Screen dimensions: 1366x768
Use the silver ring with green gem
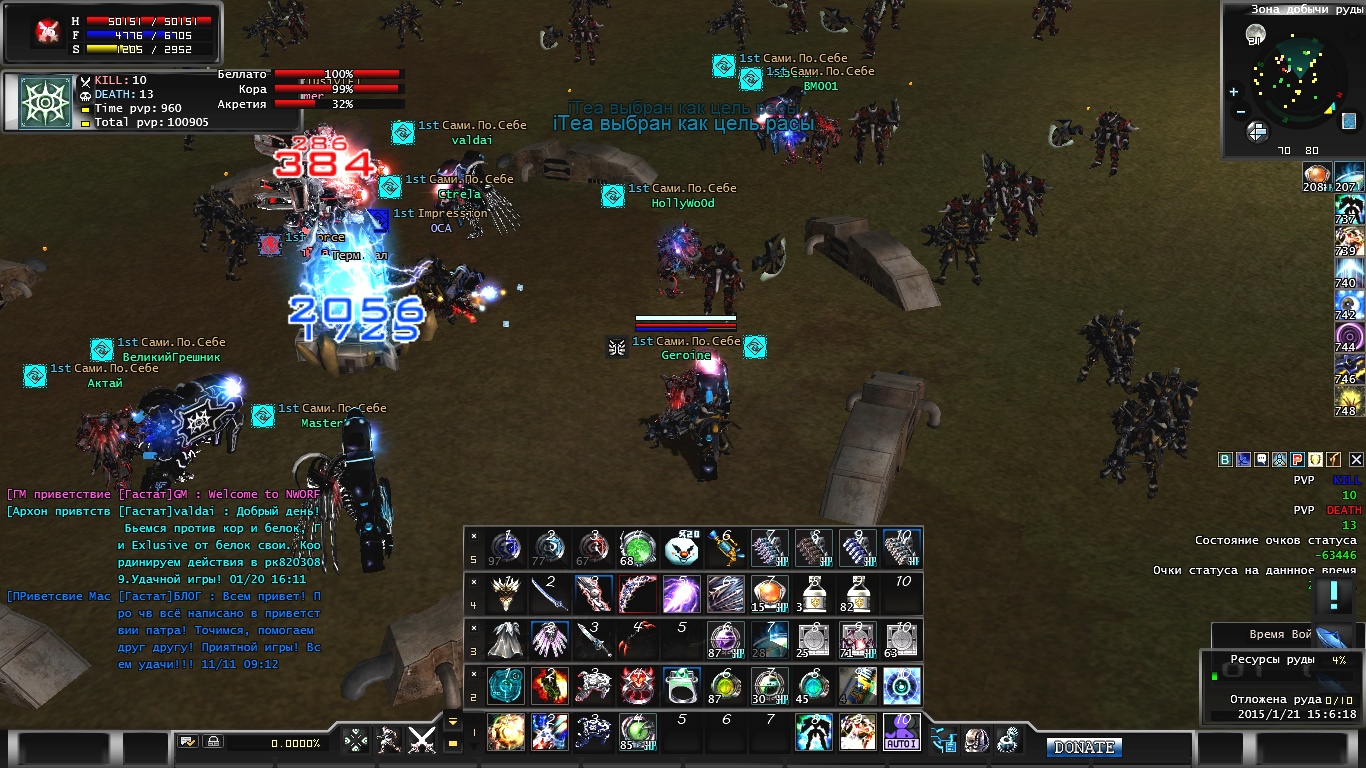pos(682,686)
